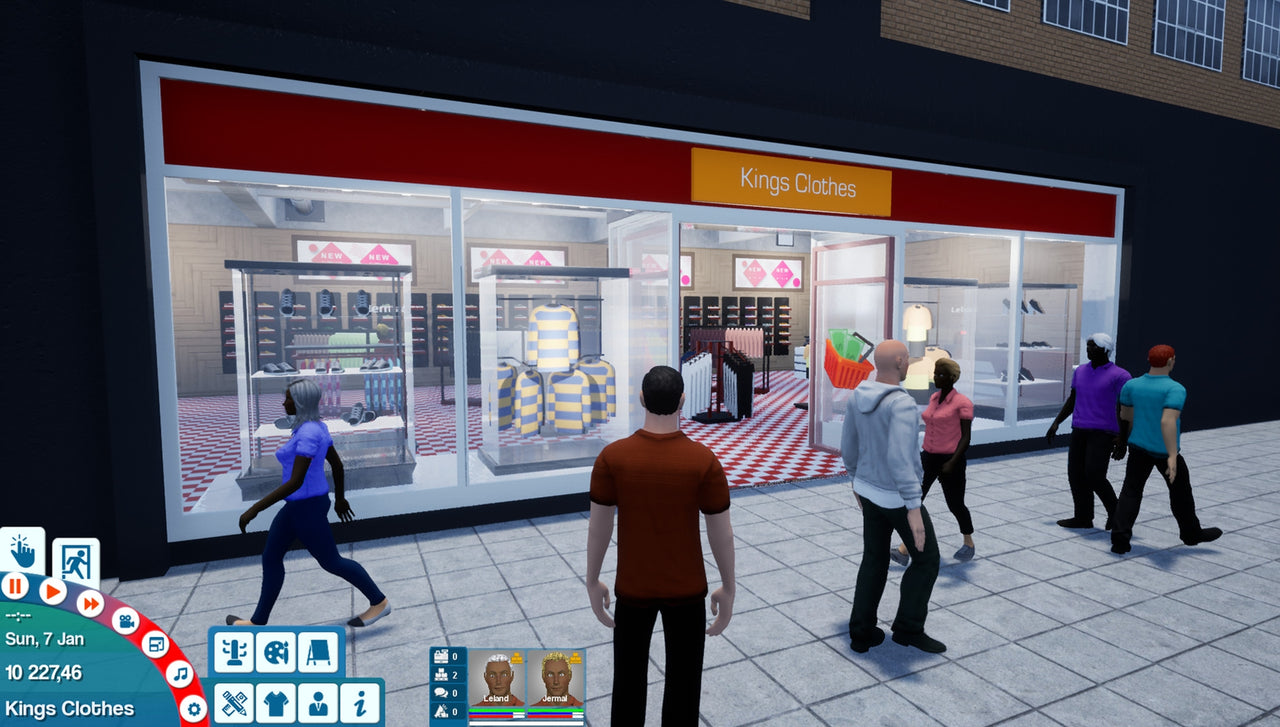Select the design ruler-and-pencil tool

(234, 702)
